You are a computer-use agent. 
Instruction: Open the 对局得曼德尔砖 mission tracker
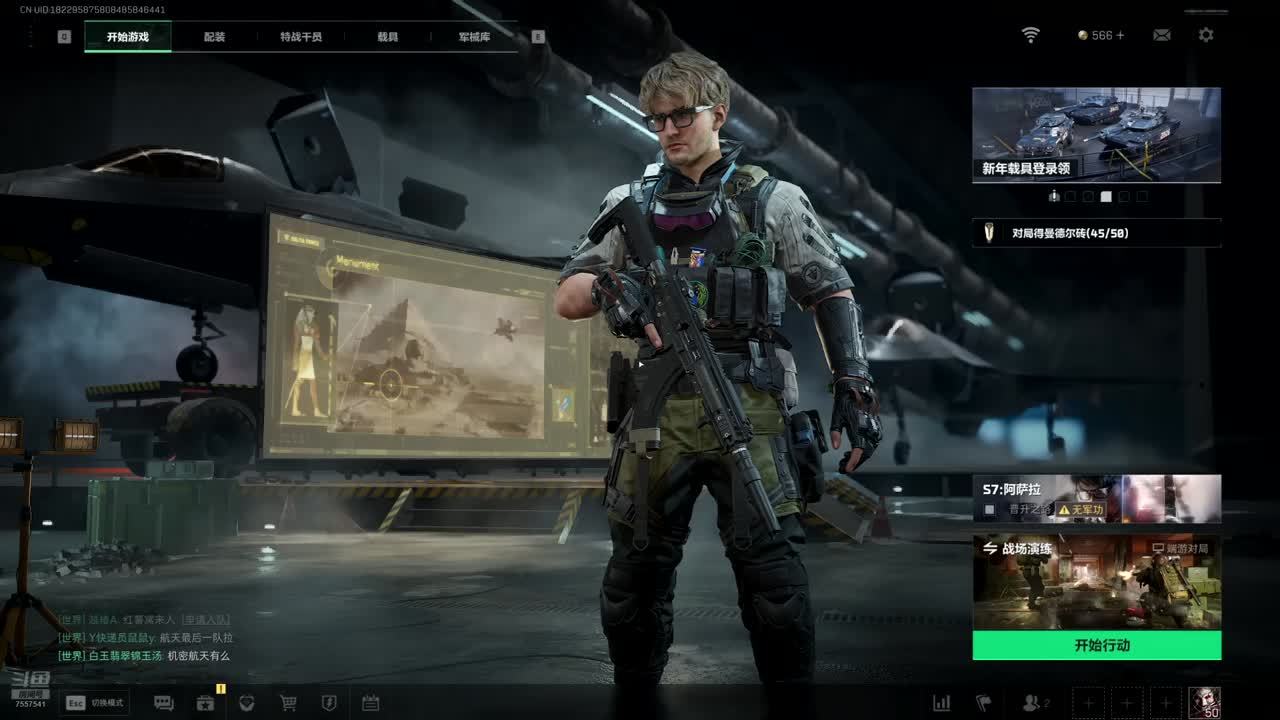[1096, 233]
